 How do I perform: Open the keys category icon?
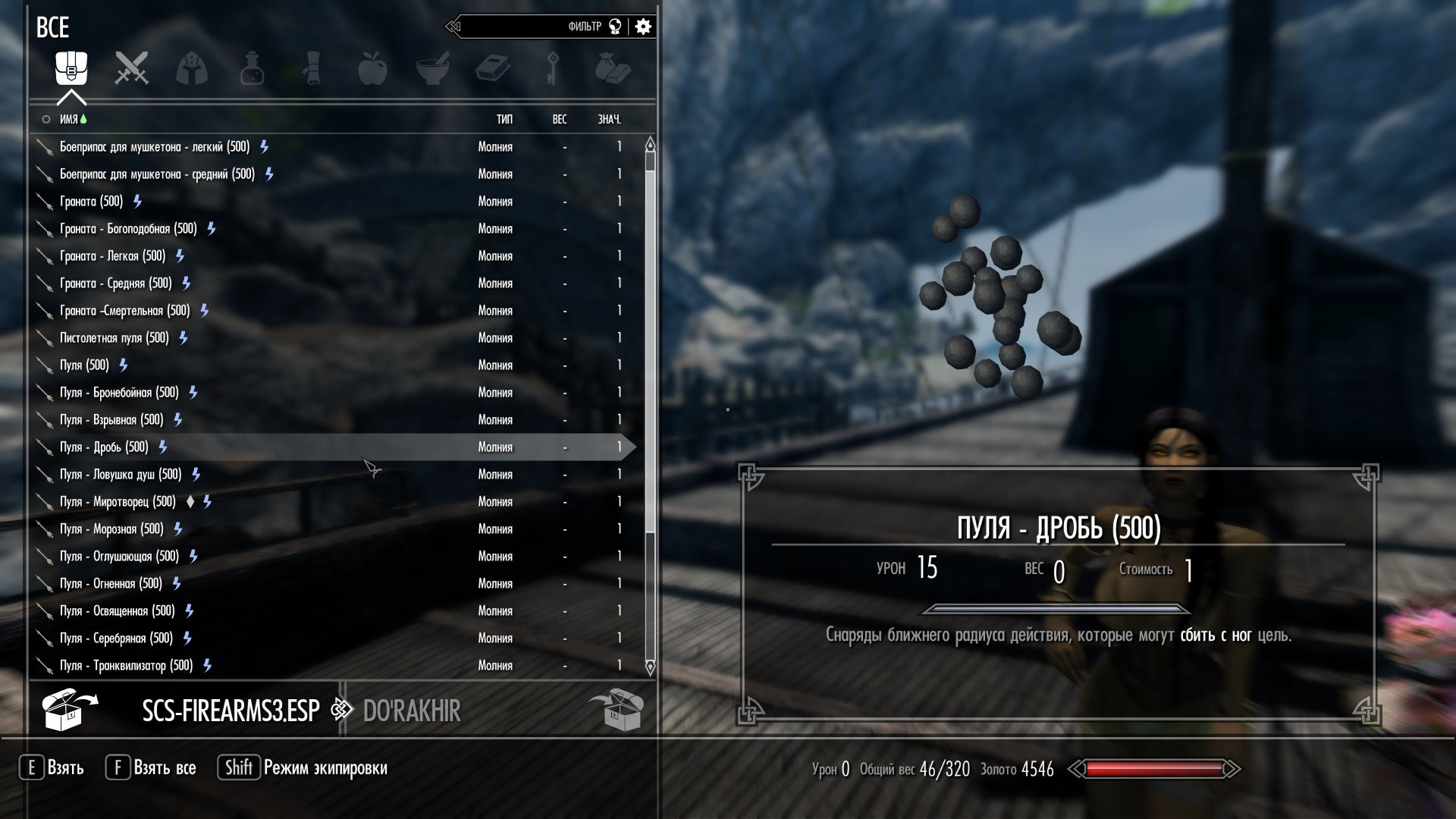(x=551, y=68)
